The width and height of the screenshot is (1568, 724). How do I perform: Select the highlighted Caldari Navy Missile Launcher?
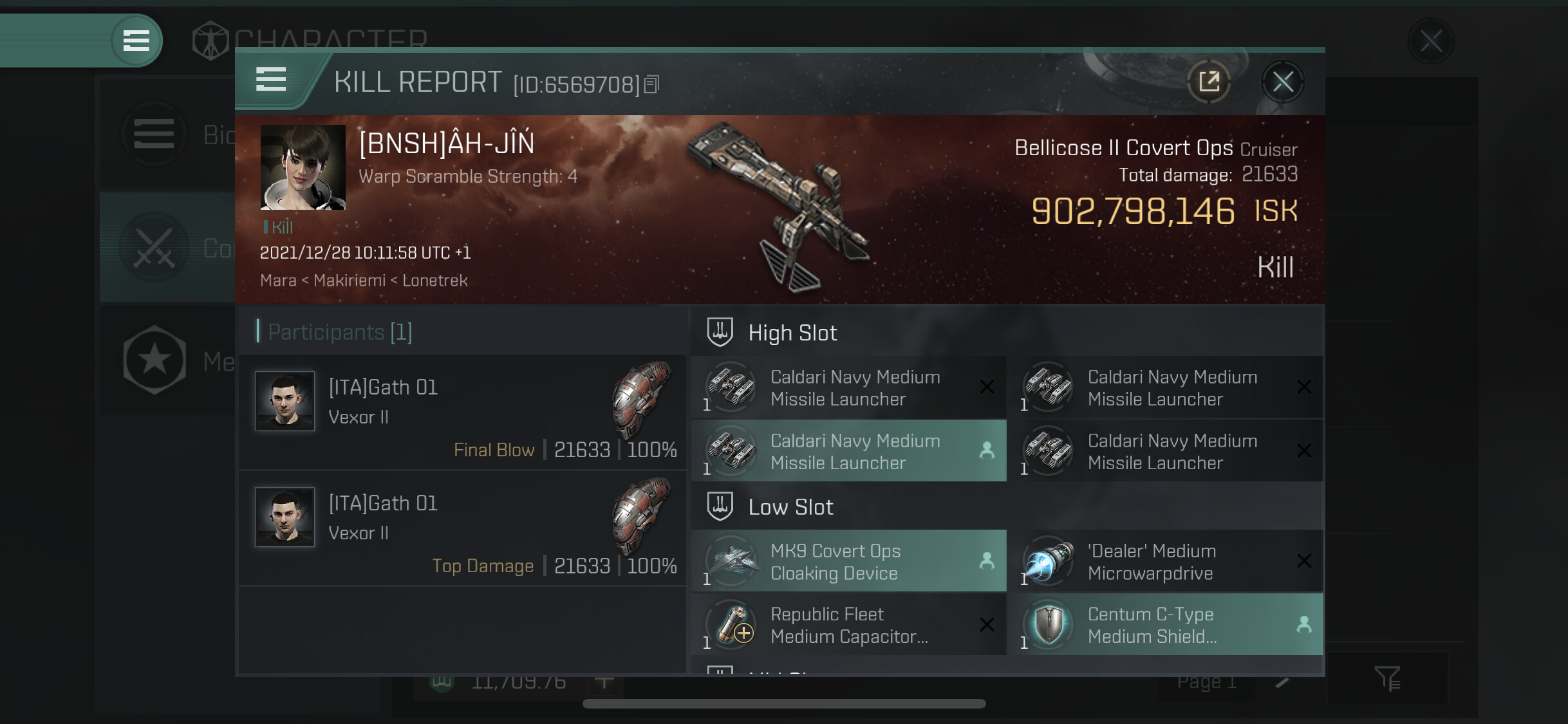pyautogui.click(x=848, y=451)
